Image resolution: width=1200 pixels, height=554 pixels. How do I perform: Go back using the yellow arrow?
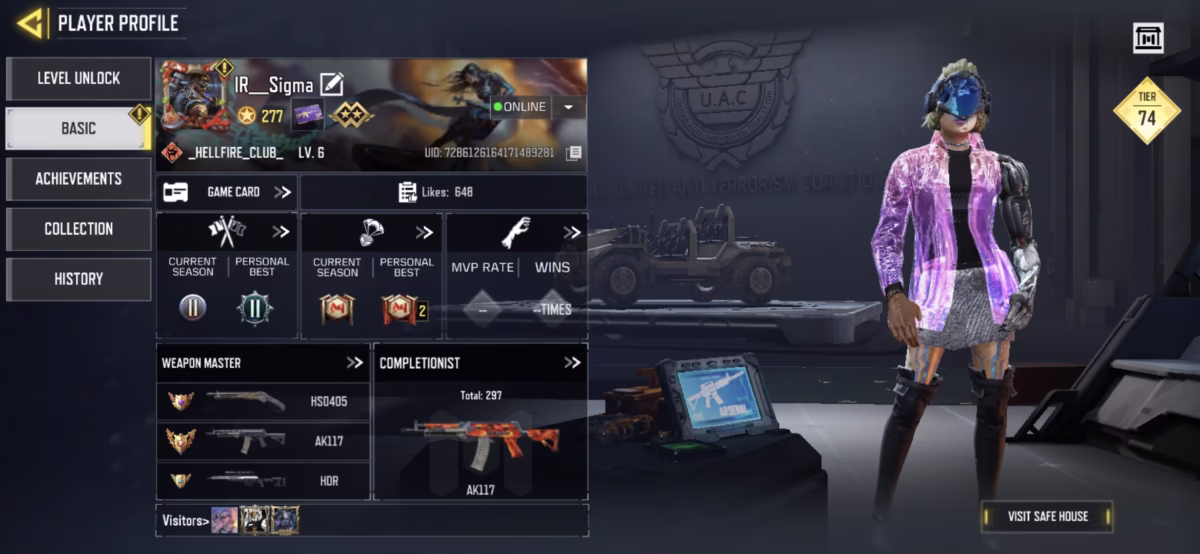pyautogui.click(x=30, y=23)
